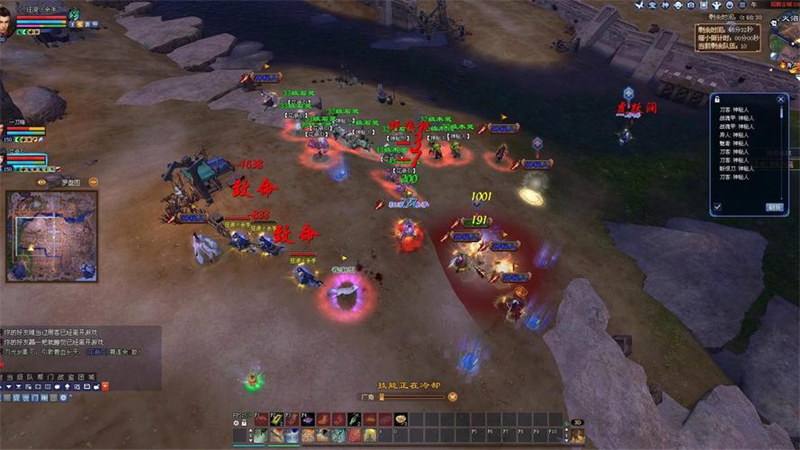Click the orange button beside the map title
Viewport: 800px width, 450px height.
click(x=93, y=182)
